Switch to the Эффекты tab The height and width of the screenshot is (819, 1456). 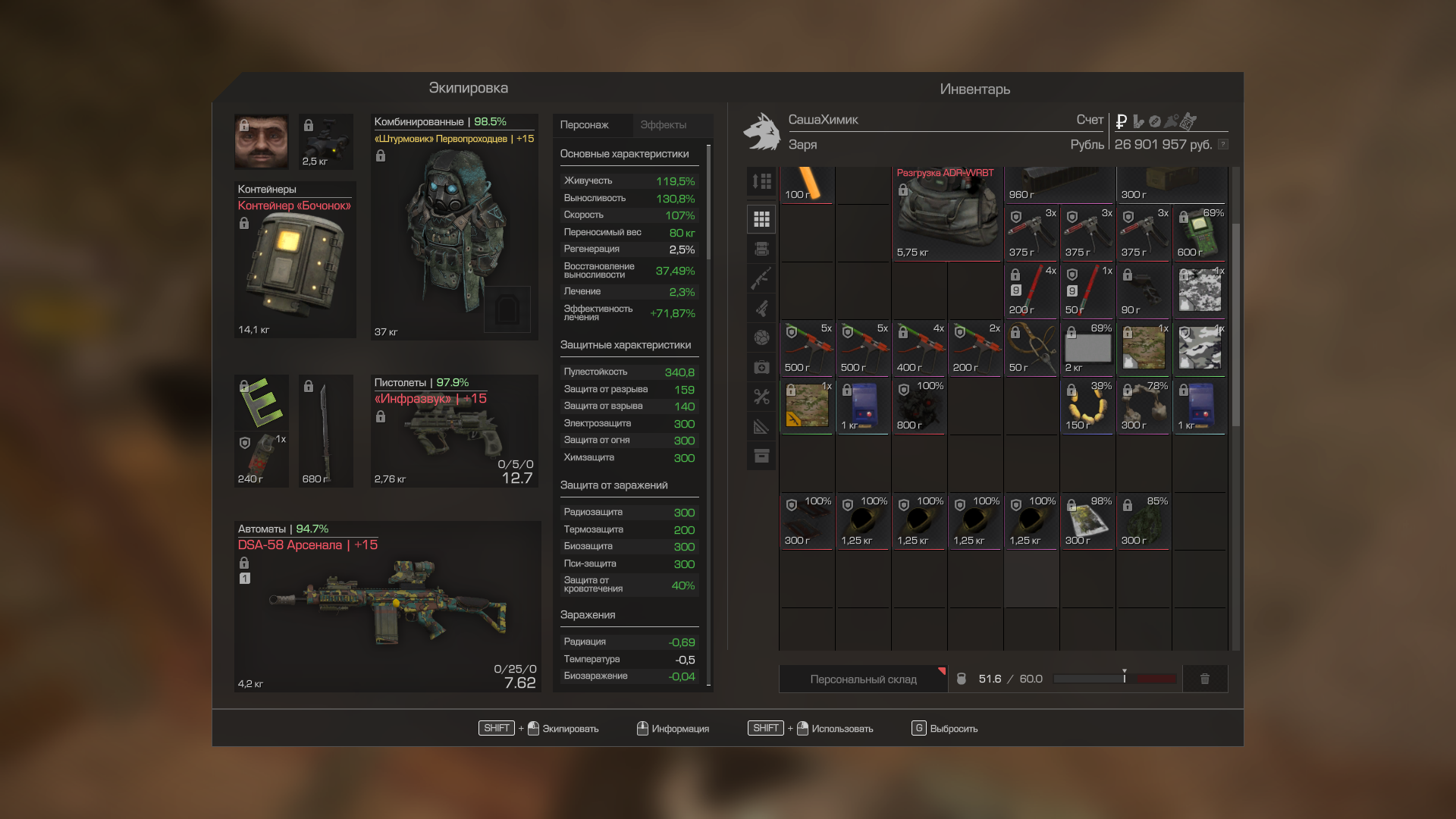(x=663, y=125)
